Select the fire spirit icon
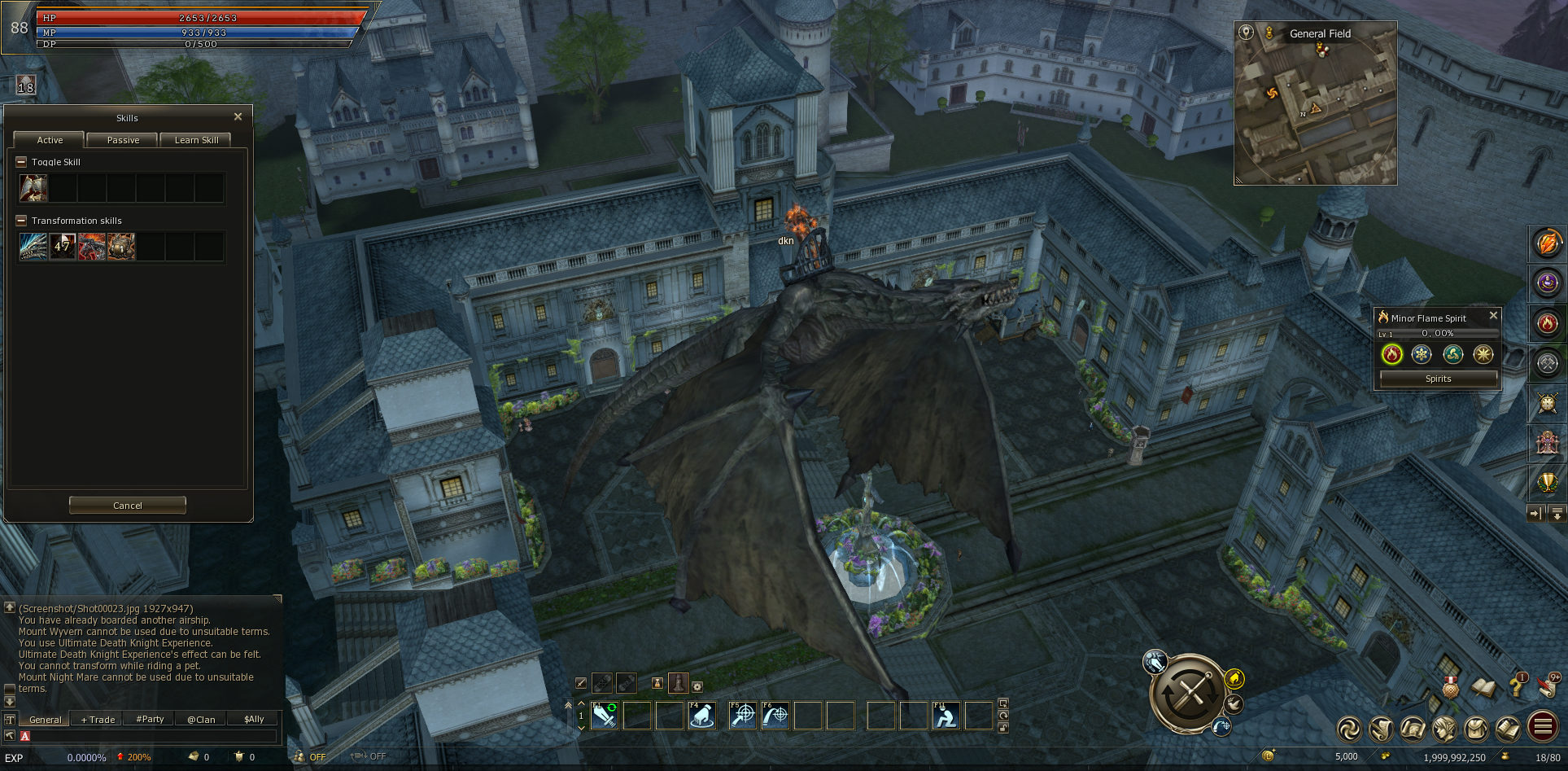This screenshot has width=1568, height=771. (x=1391, y=354)
